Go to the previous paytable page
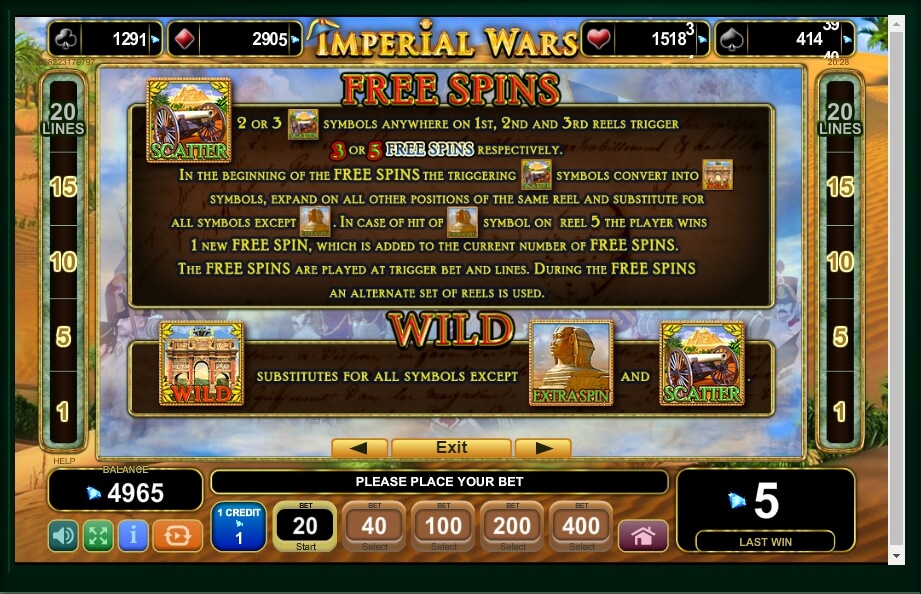Image resolution: width=921 pixels, height=594 pixels. coord(359,448)
